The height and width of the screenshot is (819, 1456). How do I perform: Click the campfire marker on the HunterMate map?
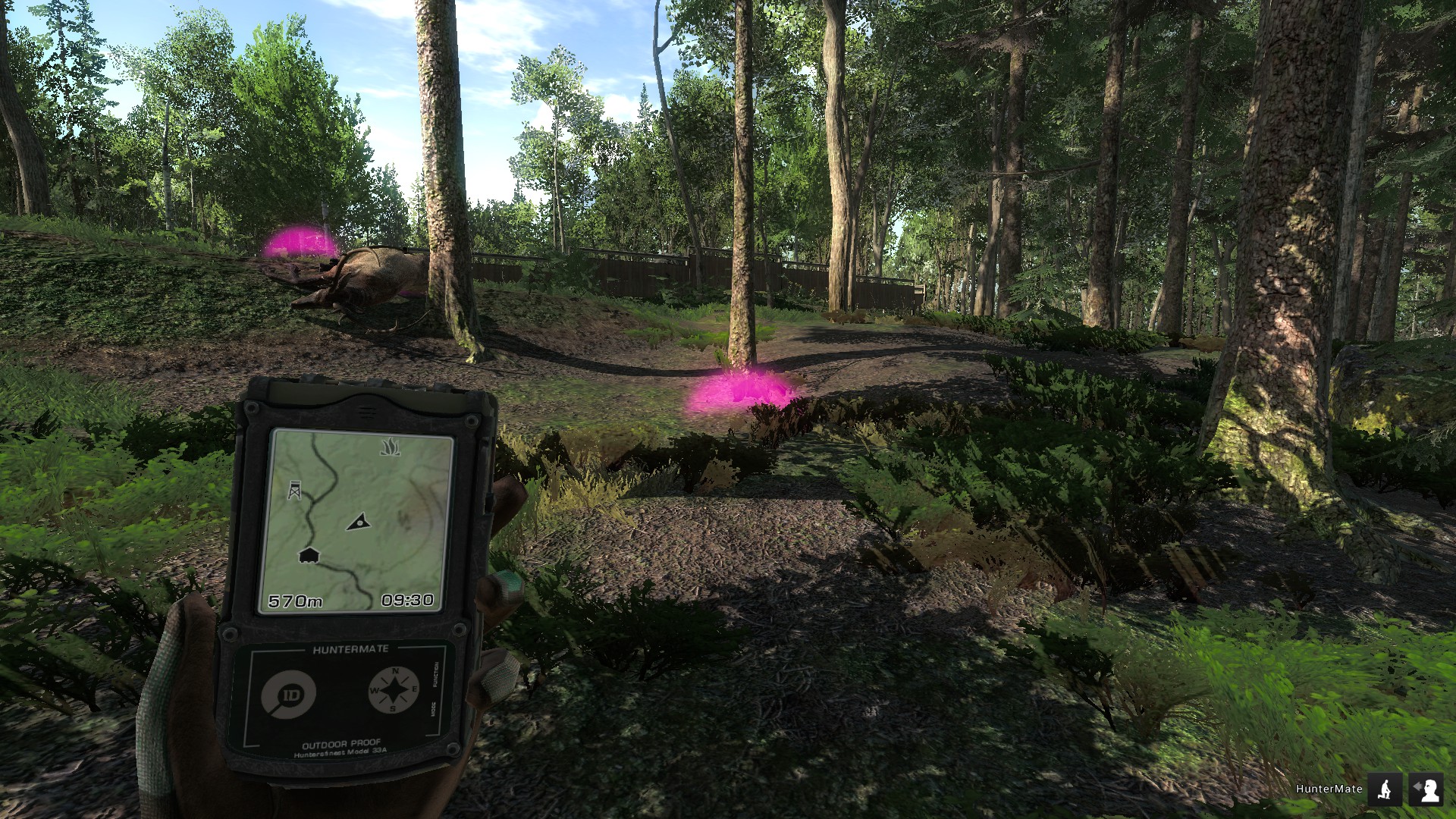click(390, 447)
